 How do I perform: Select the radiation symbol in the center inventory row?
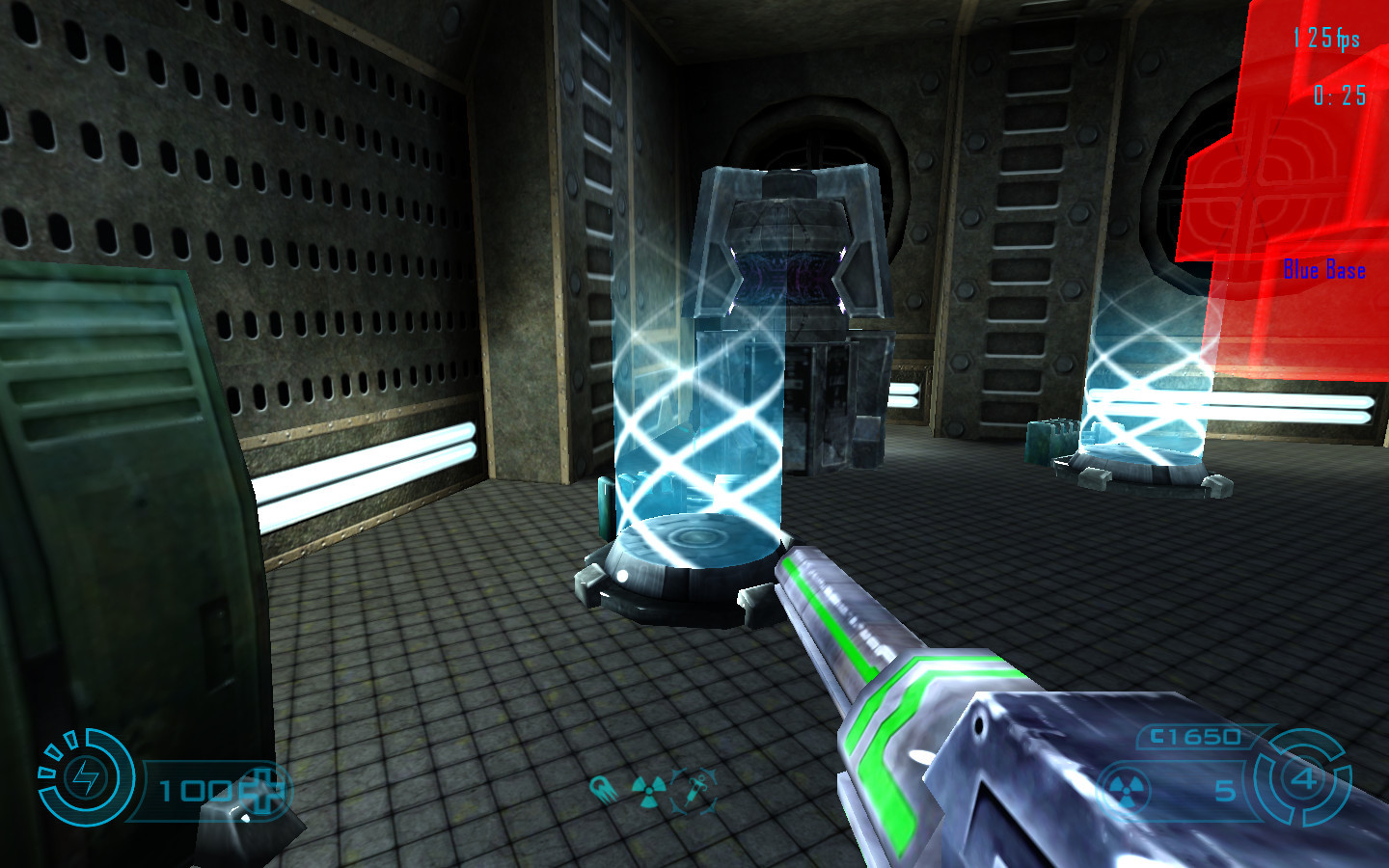(649, 792)
